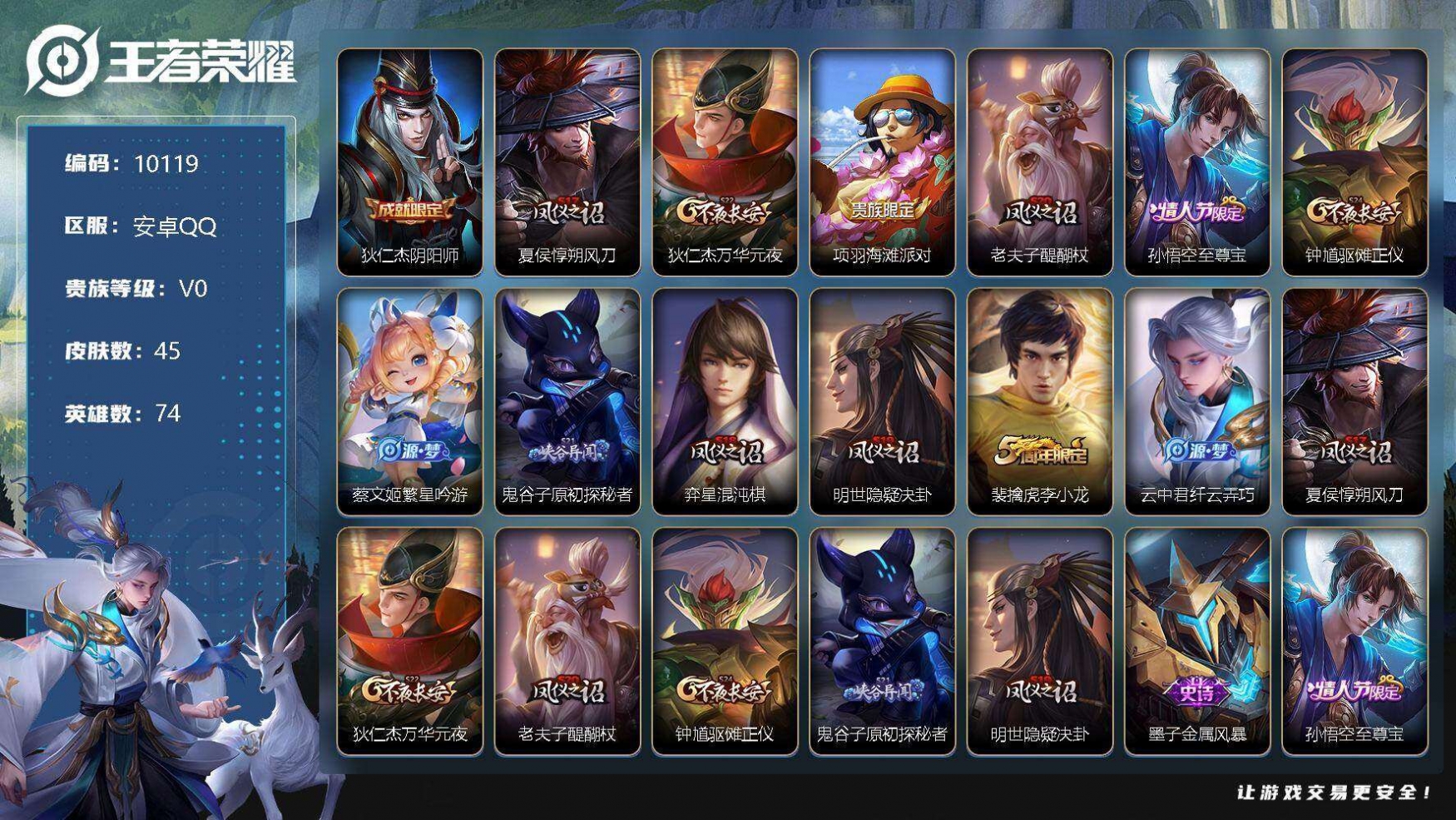Open the 蔡文姬繁星吟游 skin card
The image size is (1456, 820).
coord(409,402)
